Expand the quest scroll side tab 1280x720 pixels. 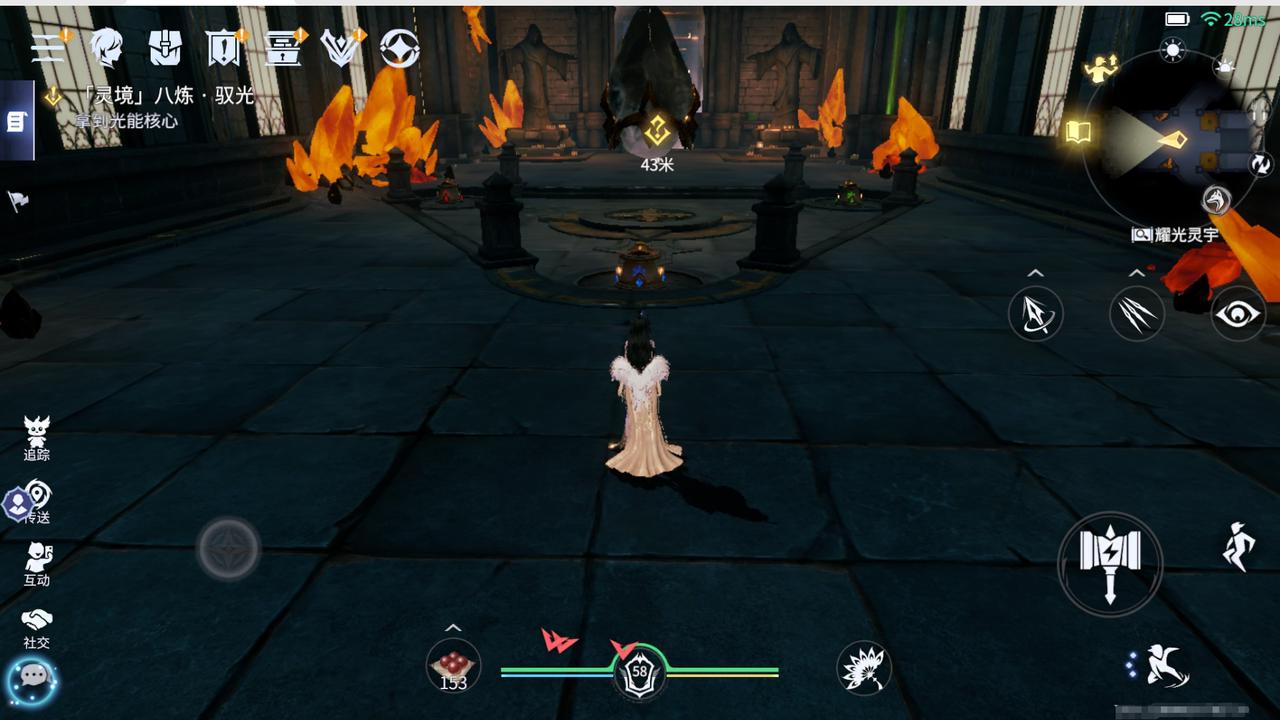[16, 121]
